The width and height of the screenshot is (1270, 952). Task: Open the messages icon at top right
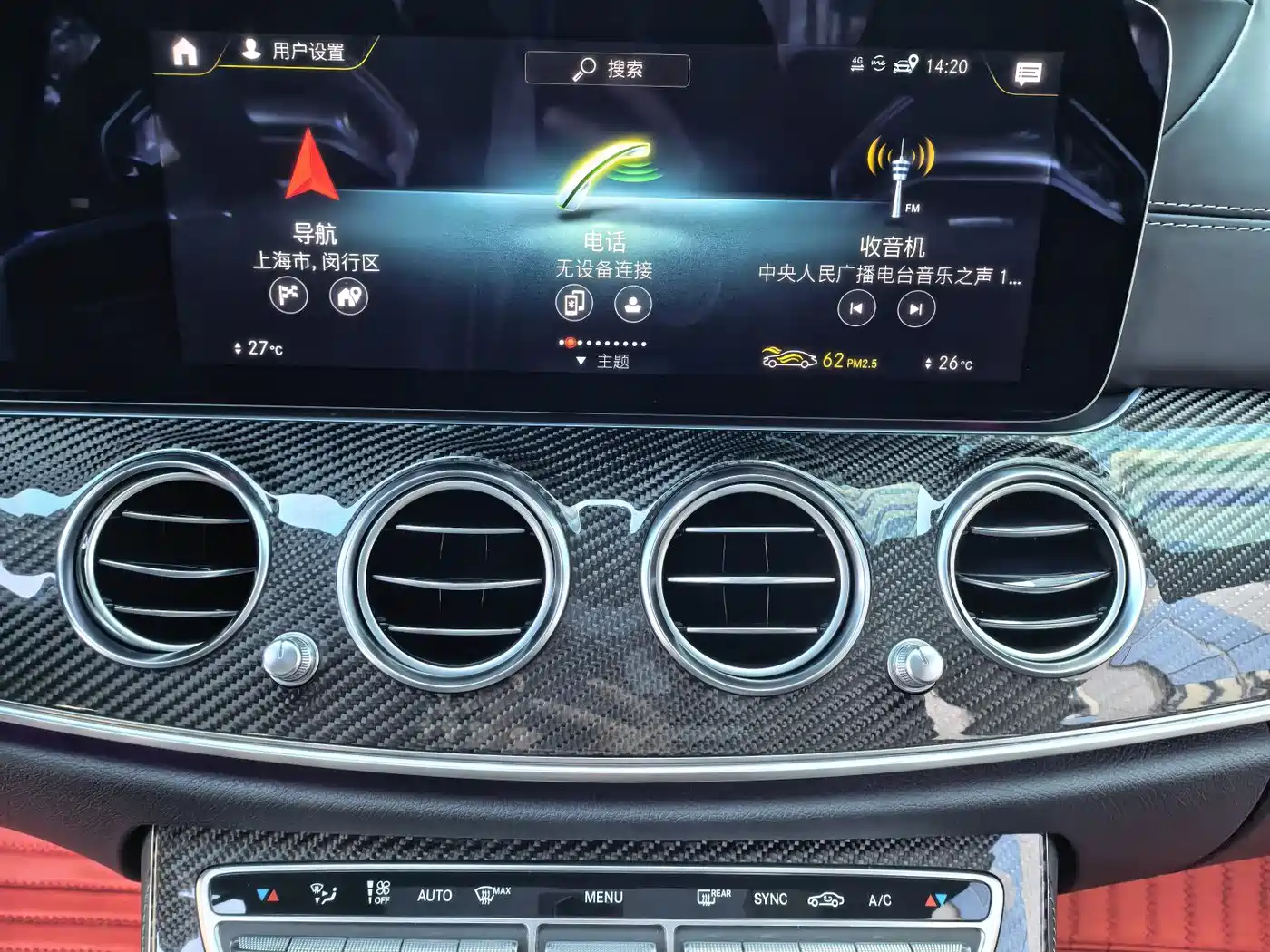tap(1029, 73)
